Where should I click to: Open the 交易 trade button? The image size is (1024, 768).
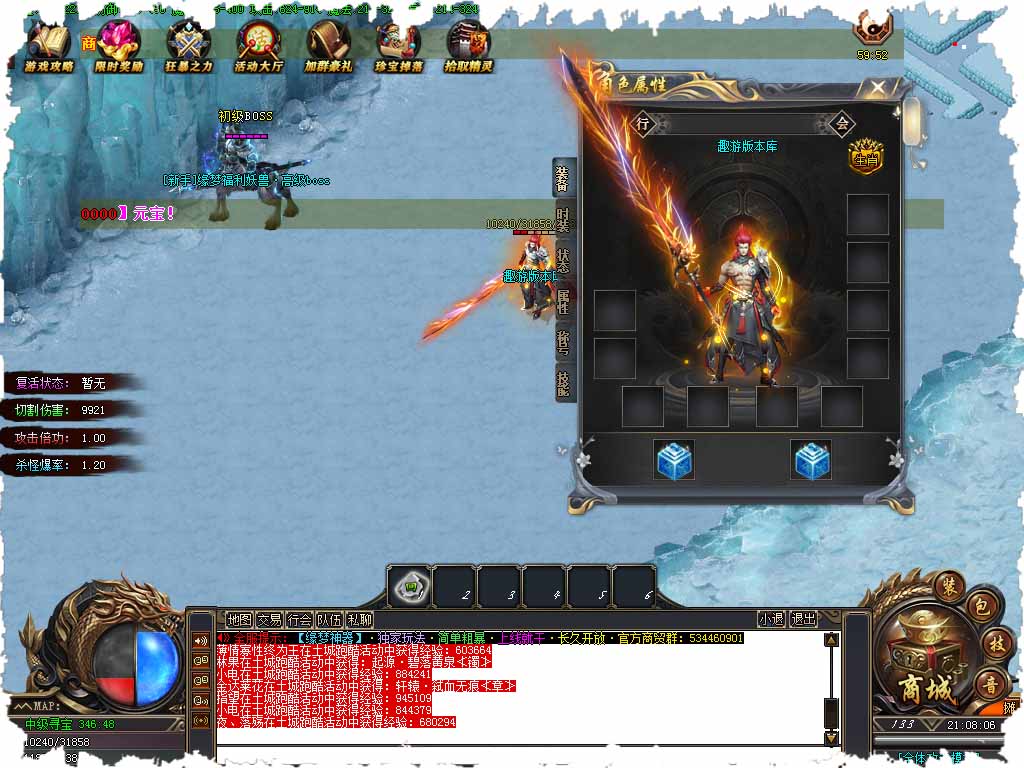[269, 620]
